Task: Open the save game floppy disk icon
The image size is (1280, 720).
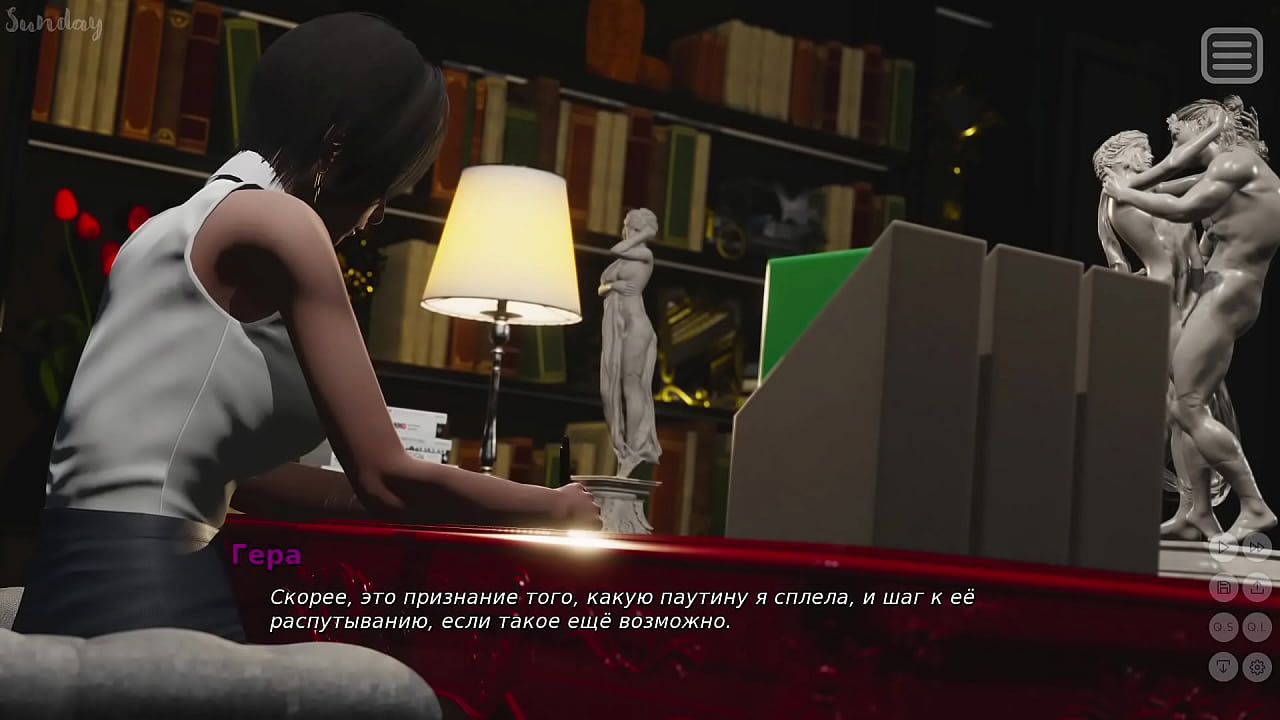Action: click(1223, 587)
